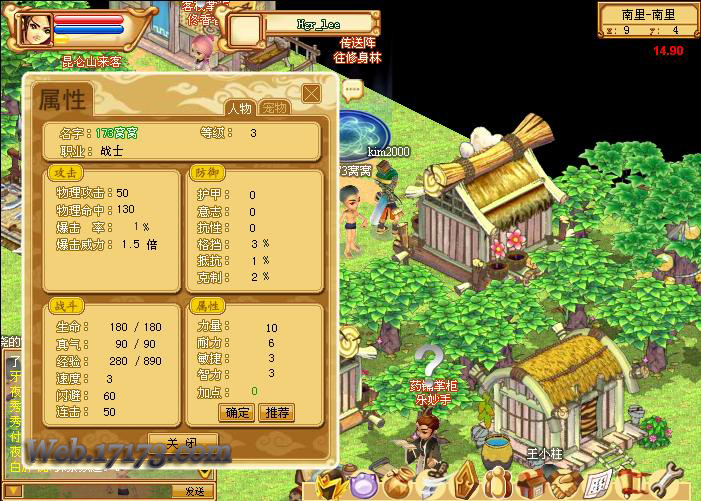Open the paper map icon
This screenshot has height=501, width=701.
597,487
